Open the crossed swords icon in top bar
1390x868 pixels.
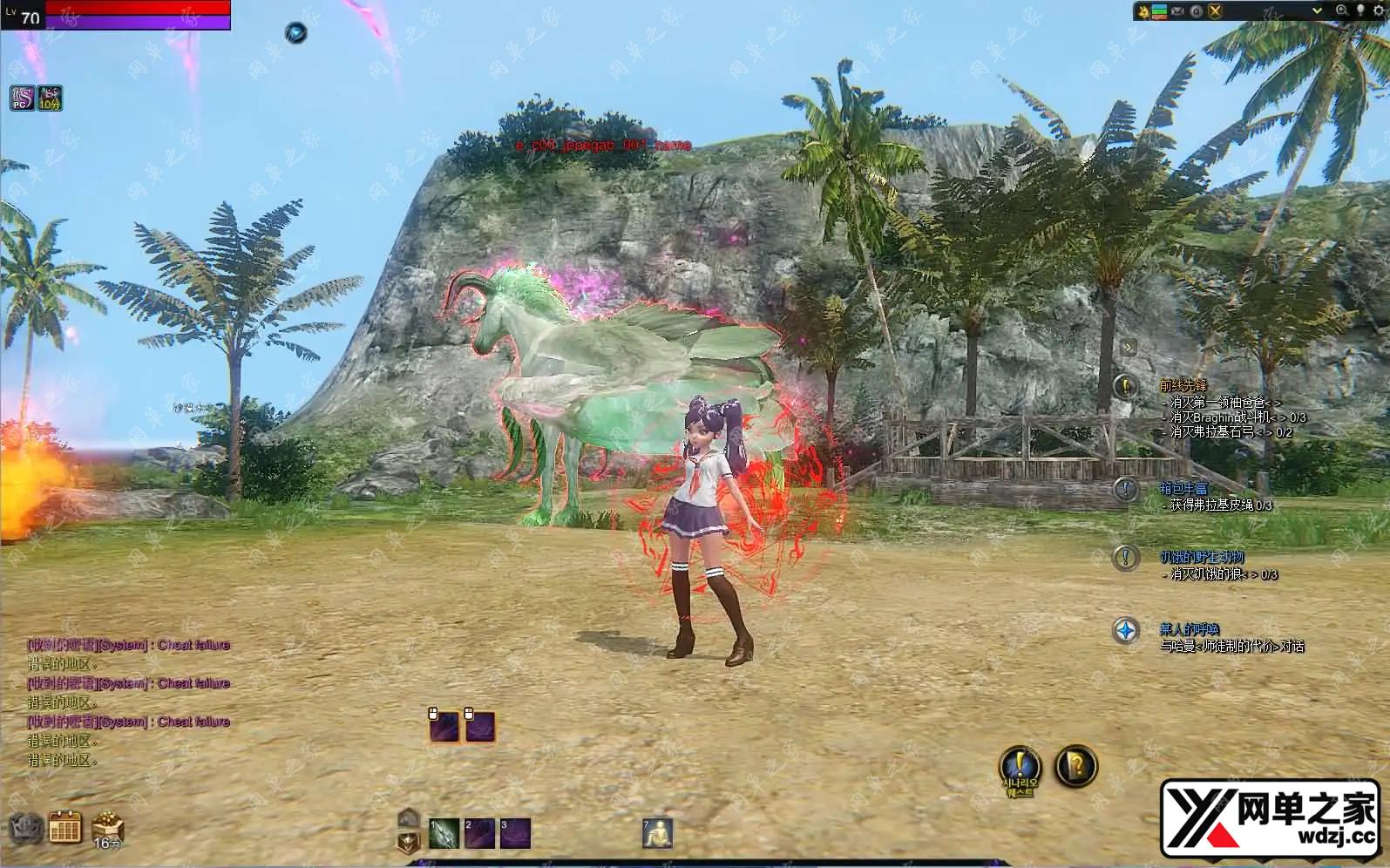click(1215, 10)
